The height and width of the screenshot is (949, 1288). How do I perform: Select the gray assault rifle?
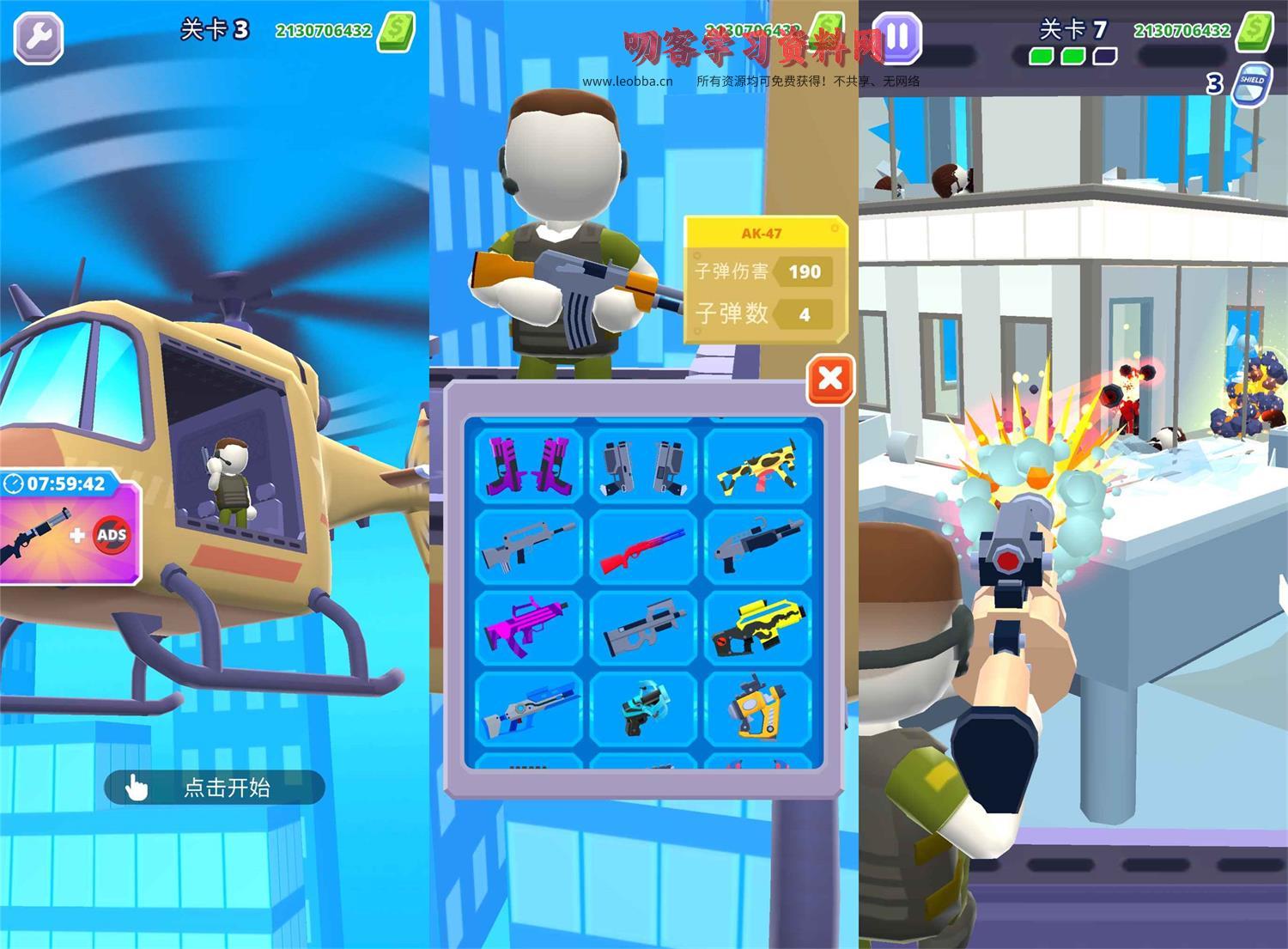527,545
